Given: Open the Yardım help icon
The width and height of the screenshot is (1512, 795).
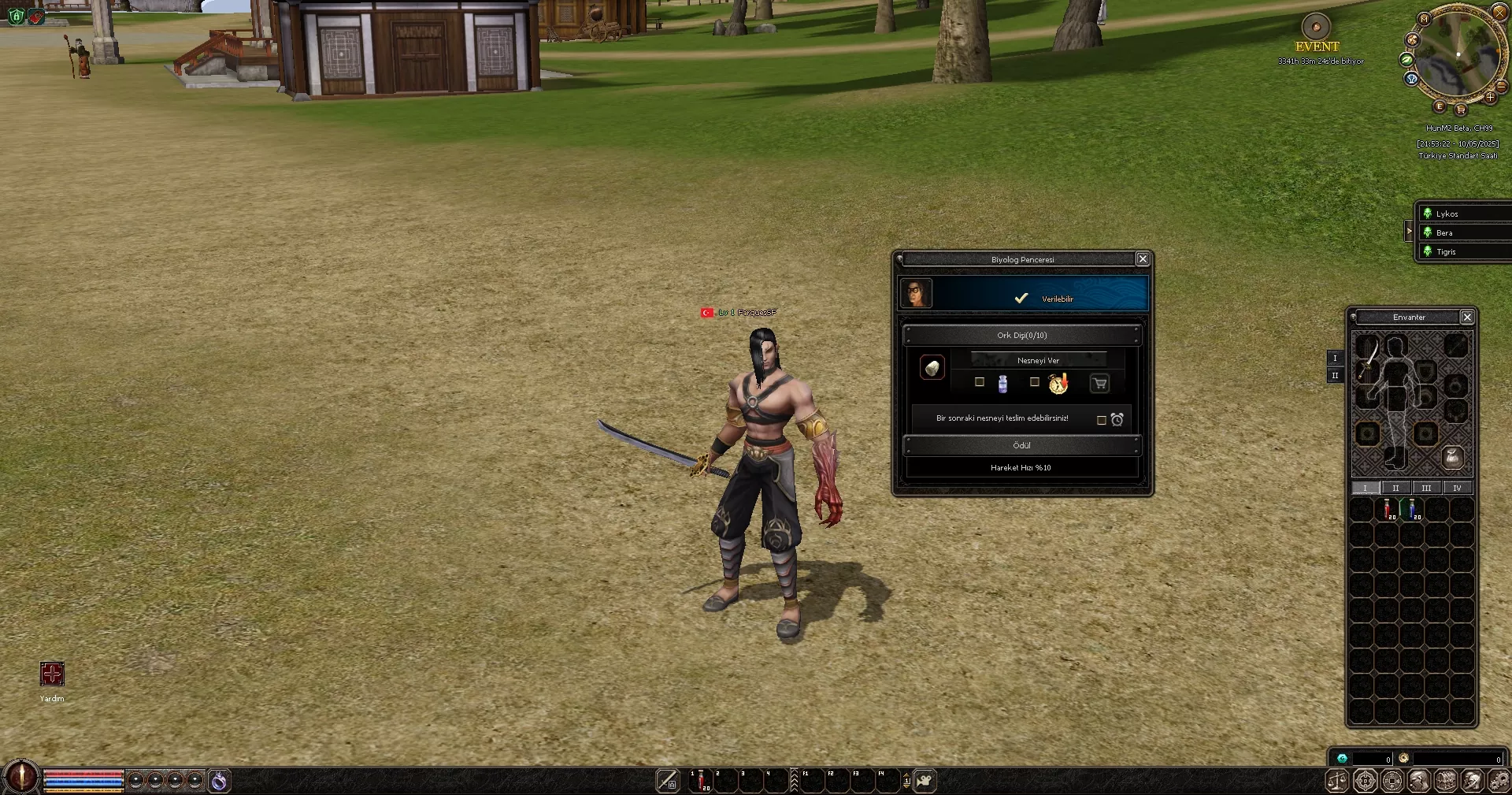Looking at the screenshot, I should coord(52,674).
